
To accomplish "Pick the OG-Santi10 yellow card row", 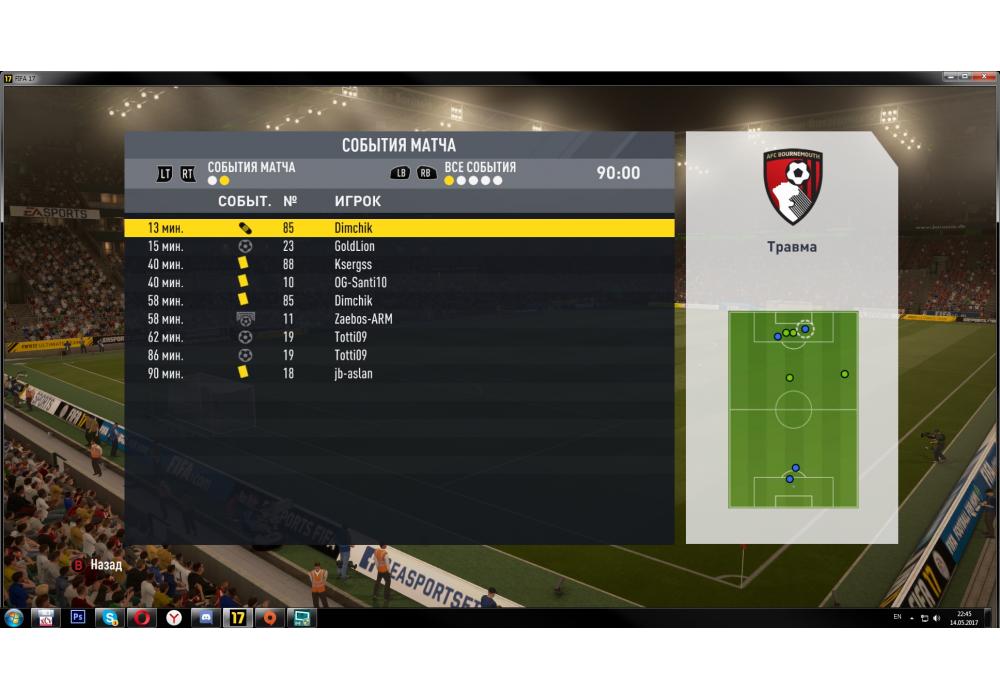I will pos(398,282).
